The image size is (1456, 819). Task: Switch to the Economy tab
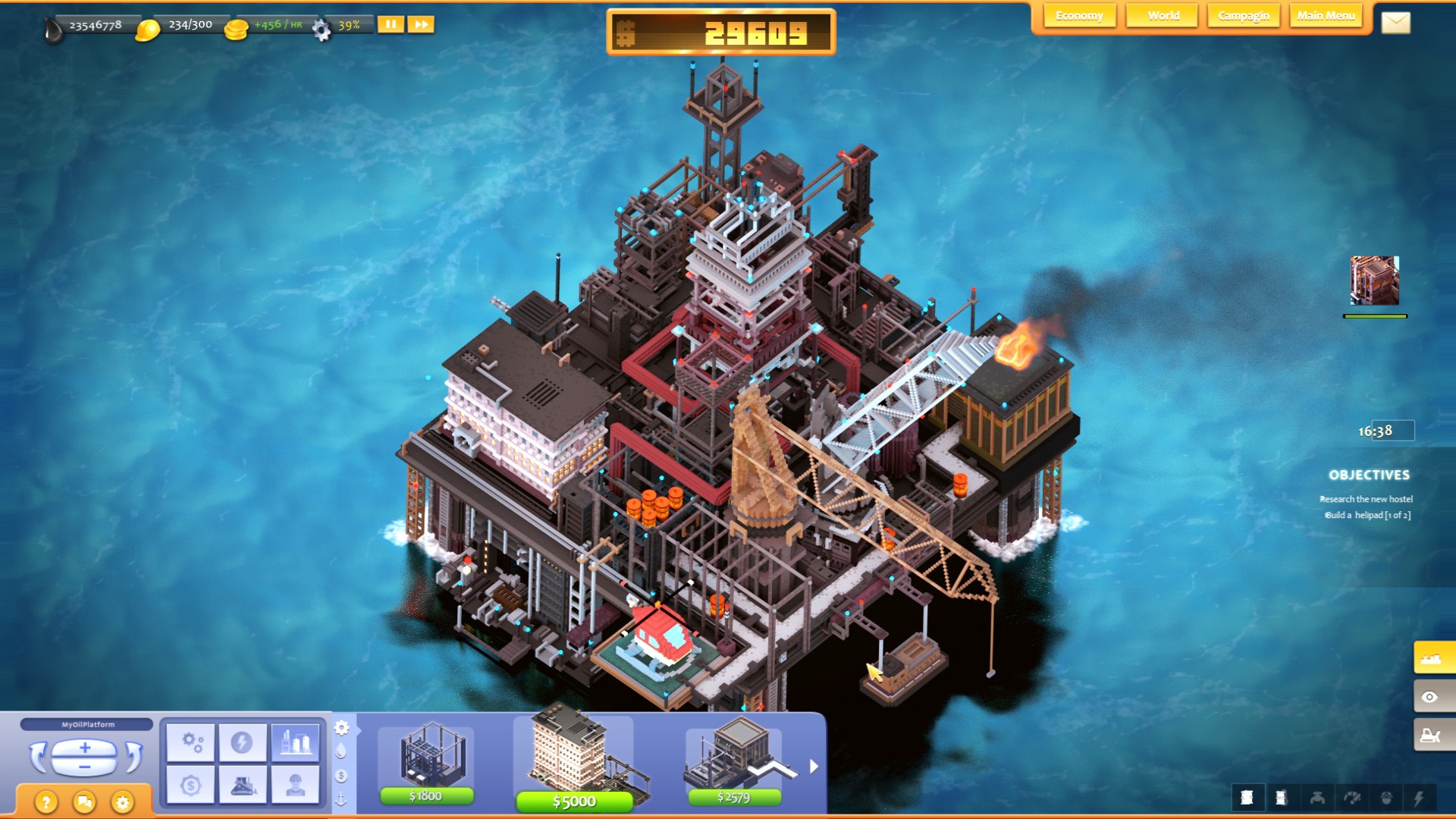tap(1079, 15)
